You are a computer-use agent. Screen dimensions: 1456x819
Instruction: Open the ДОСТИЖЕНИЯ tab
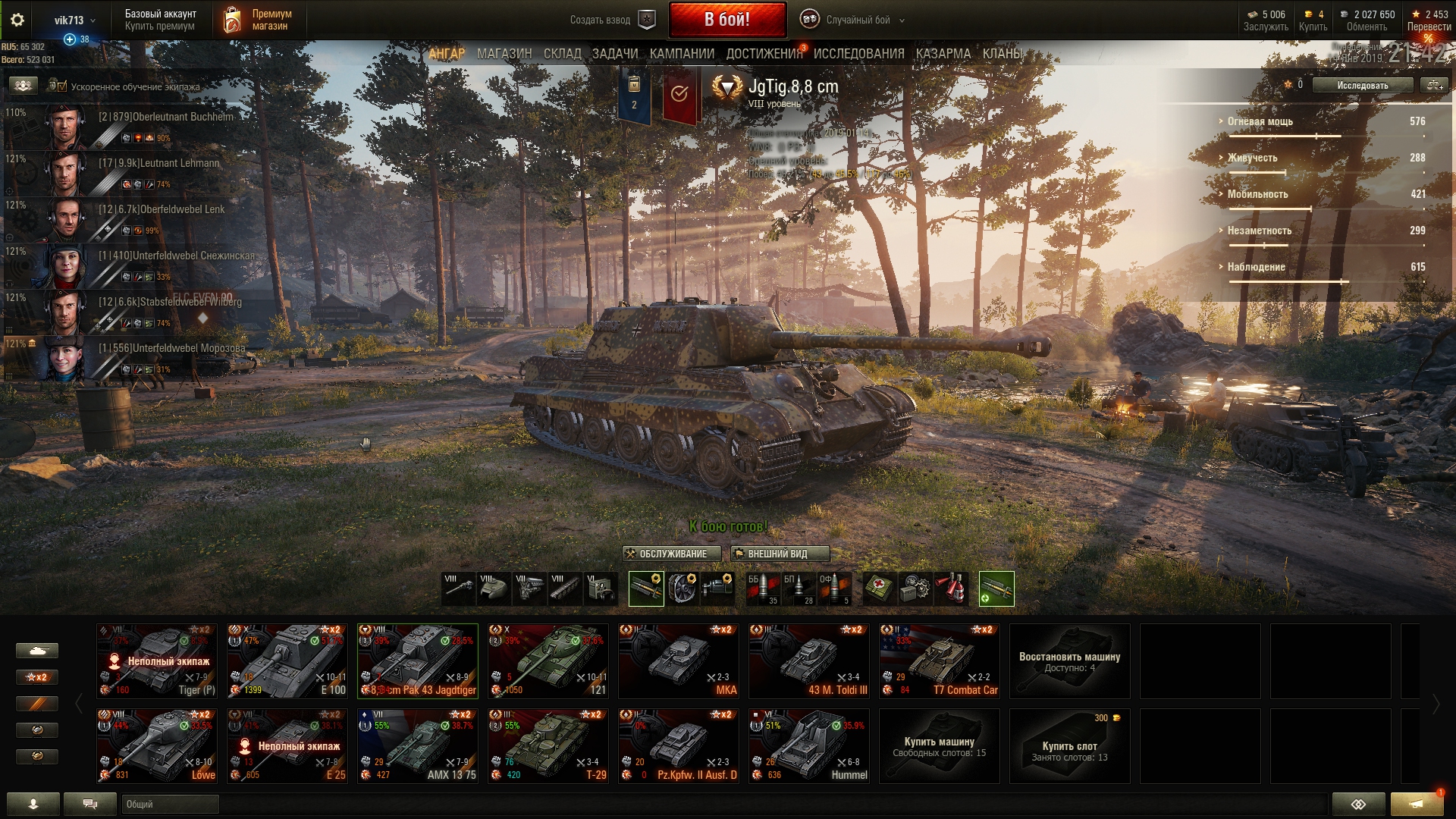[x=764, y=54]
